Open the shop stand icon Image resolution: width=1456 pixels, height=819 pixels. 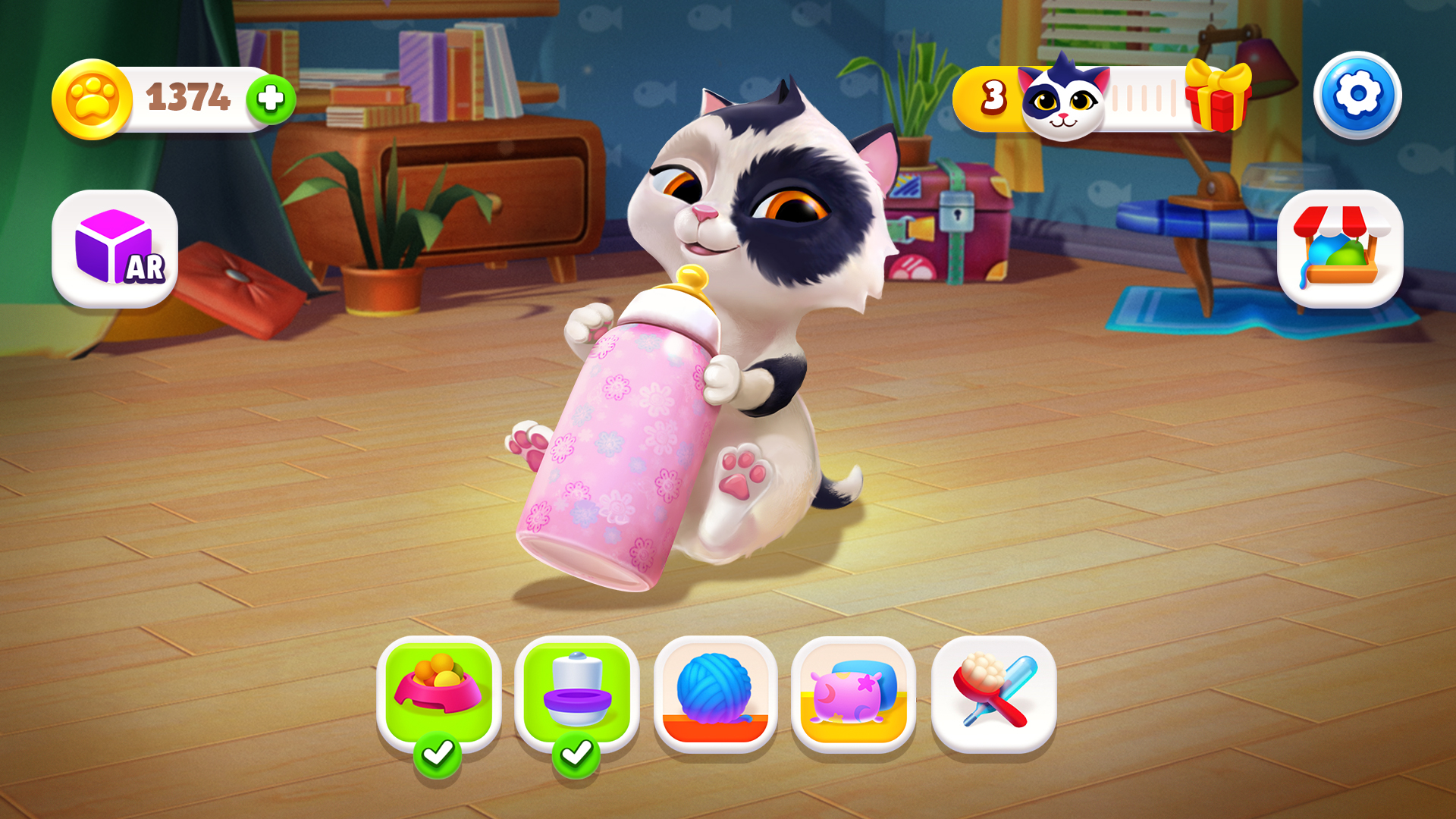(1342, 249)
